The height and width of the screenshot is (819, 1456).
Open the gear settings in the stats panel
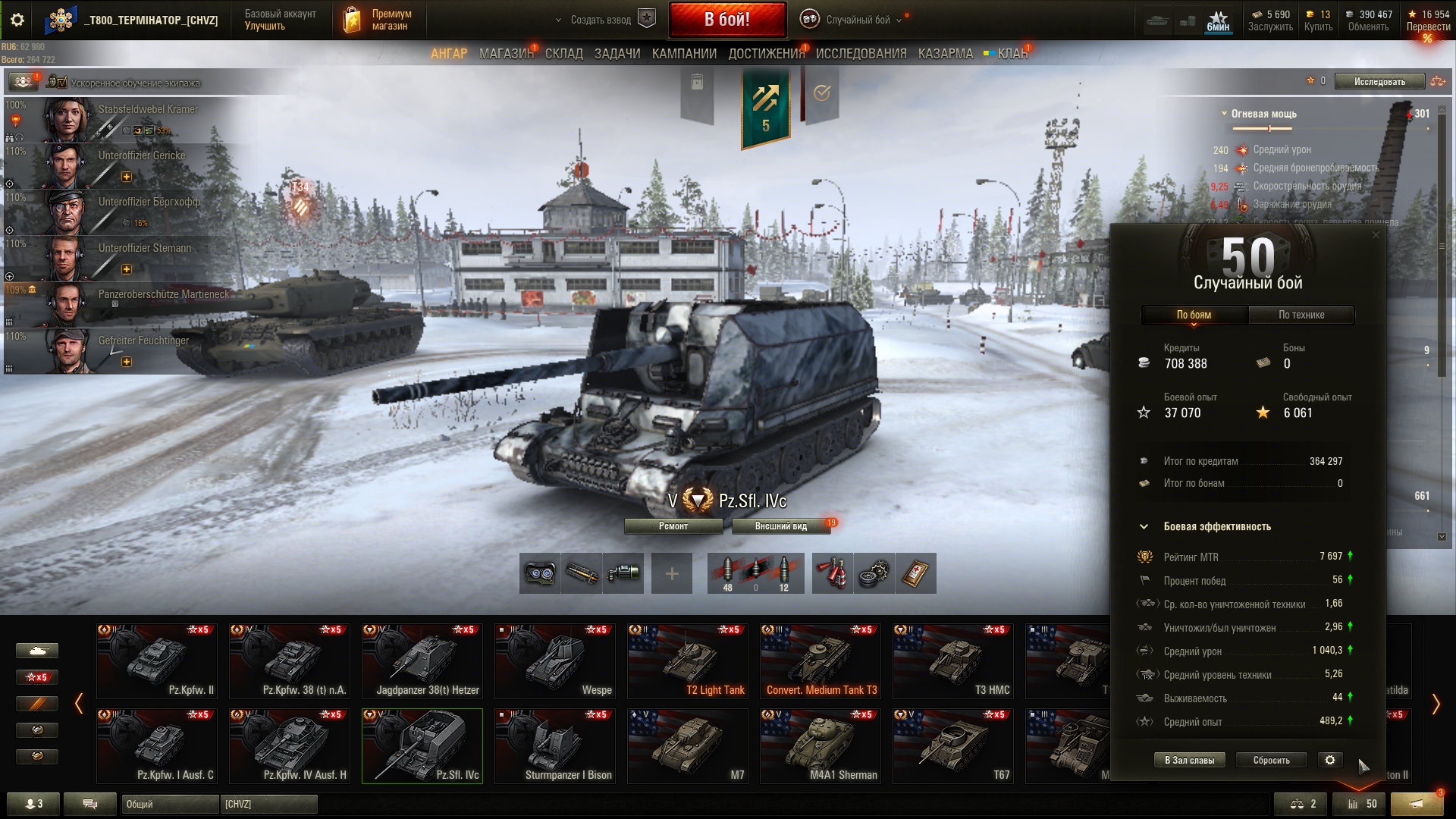1330,760
